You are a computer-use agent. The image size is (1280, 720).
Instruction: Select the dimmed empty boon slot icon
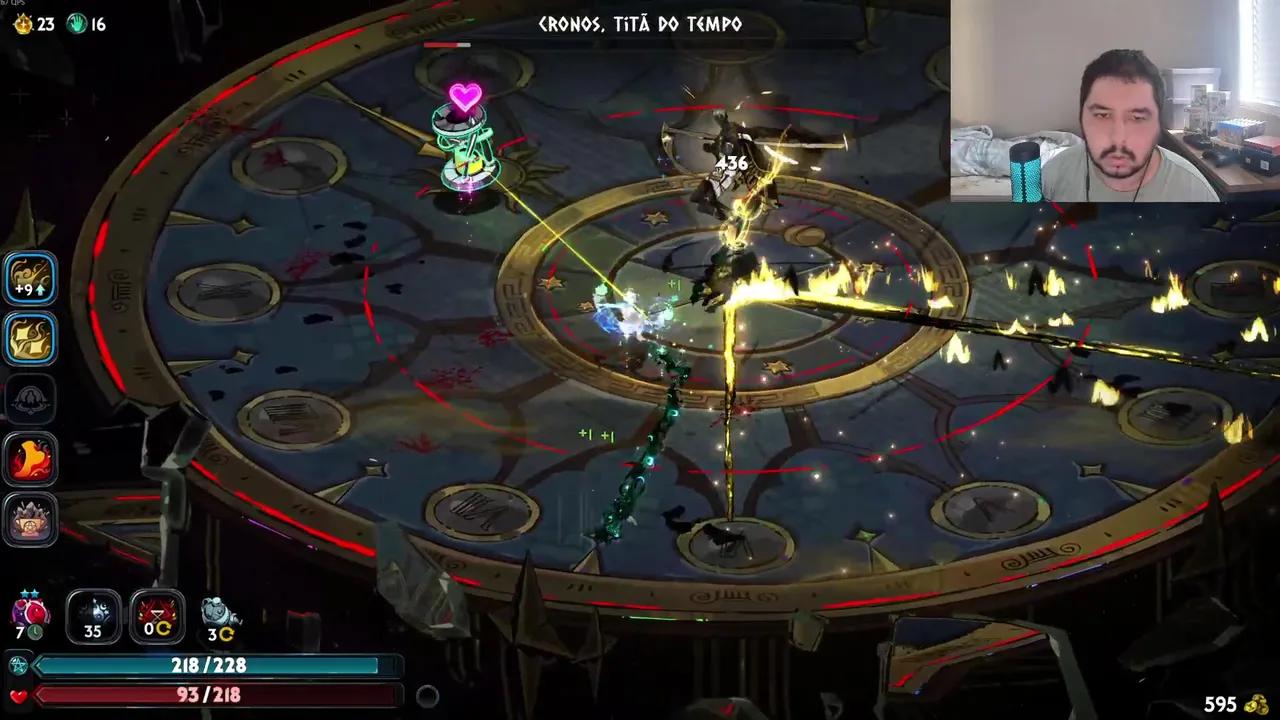coord(30,399)
